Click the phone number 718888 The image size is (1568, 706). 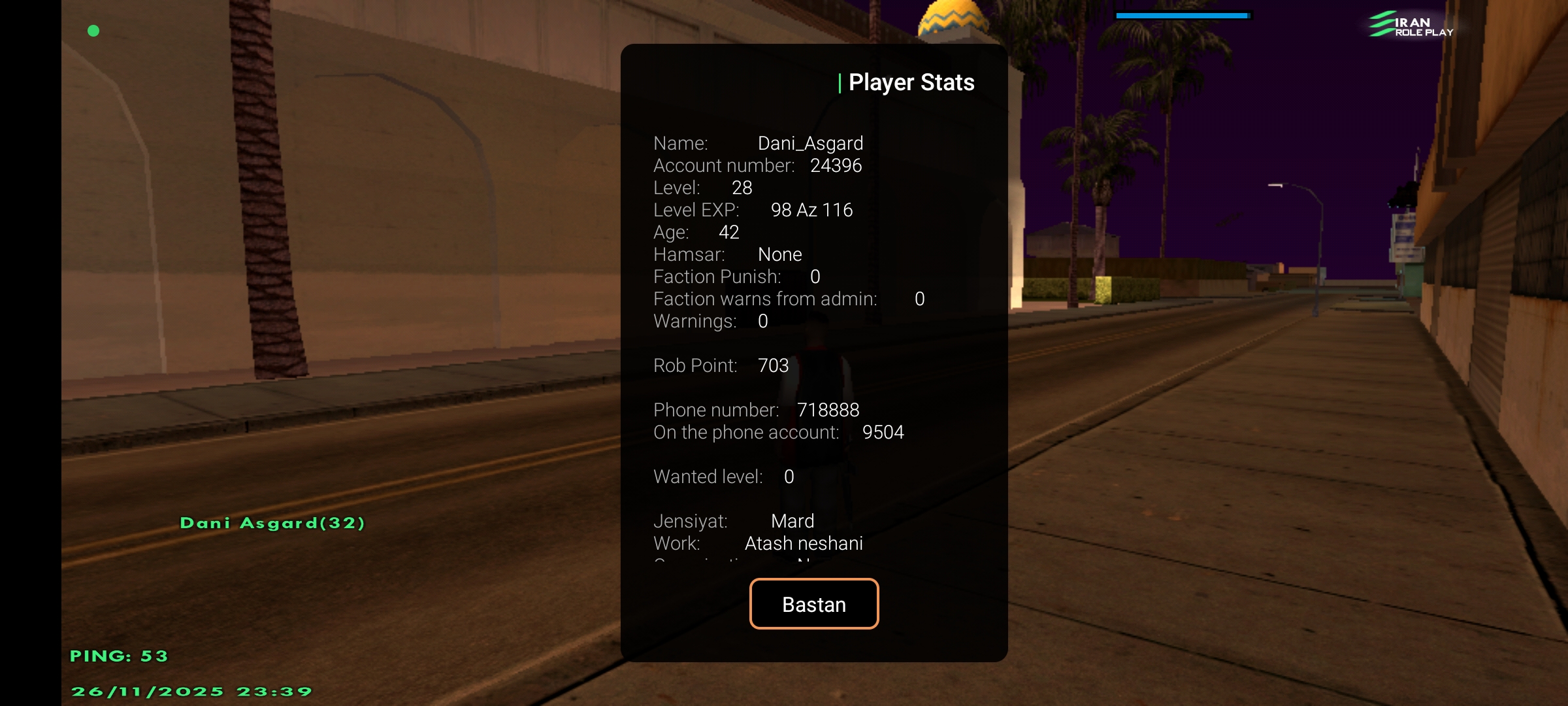(829, 410)
